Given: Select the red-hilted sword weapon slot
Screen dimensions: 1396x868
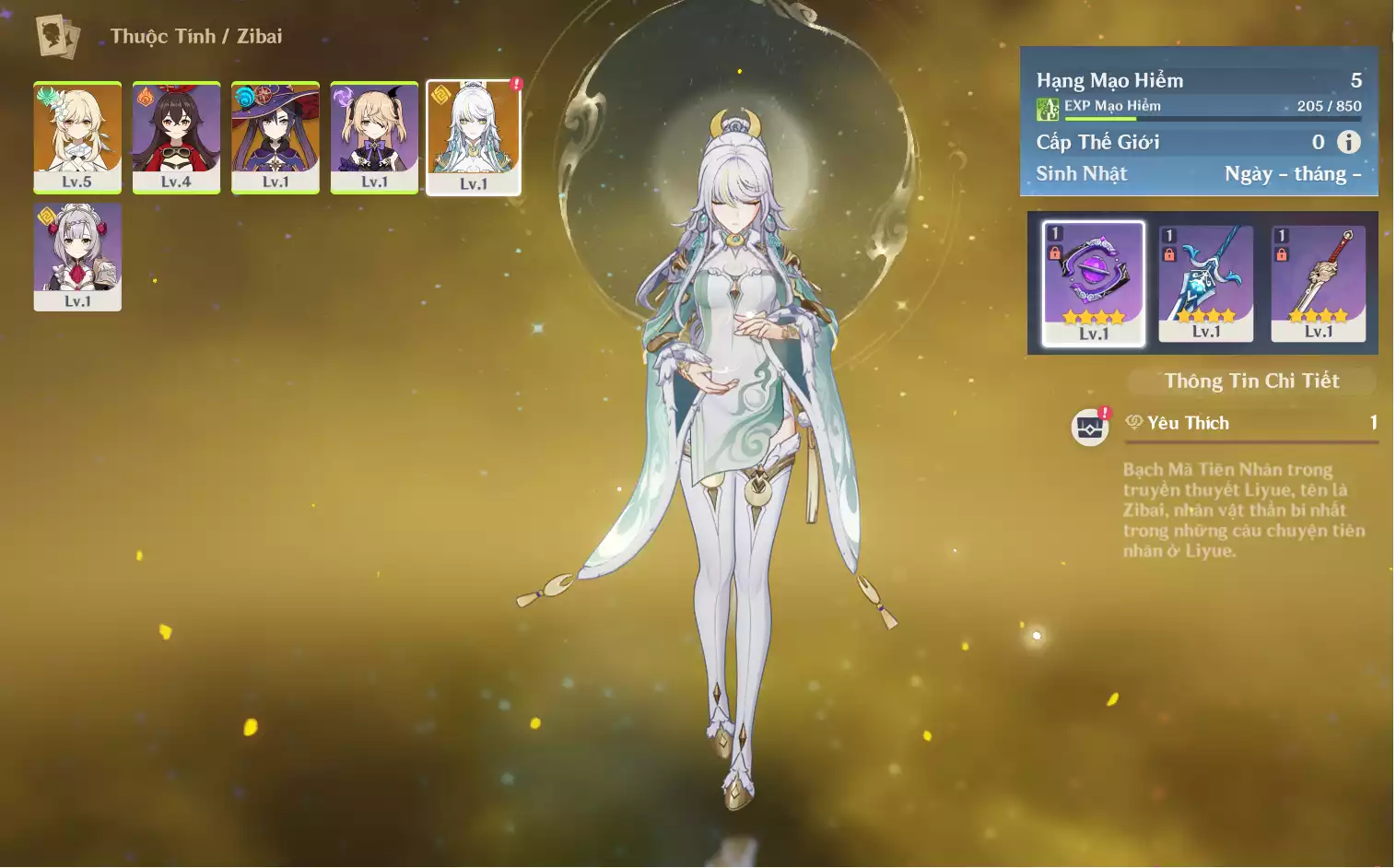Looking at the screenshot, I should click(x=1318, y=283).
